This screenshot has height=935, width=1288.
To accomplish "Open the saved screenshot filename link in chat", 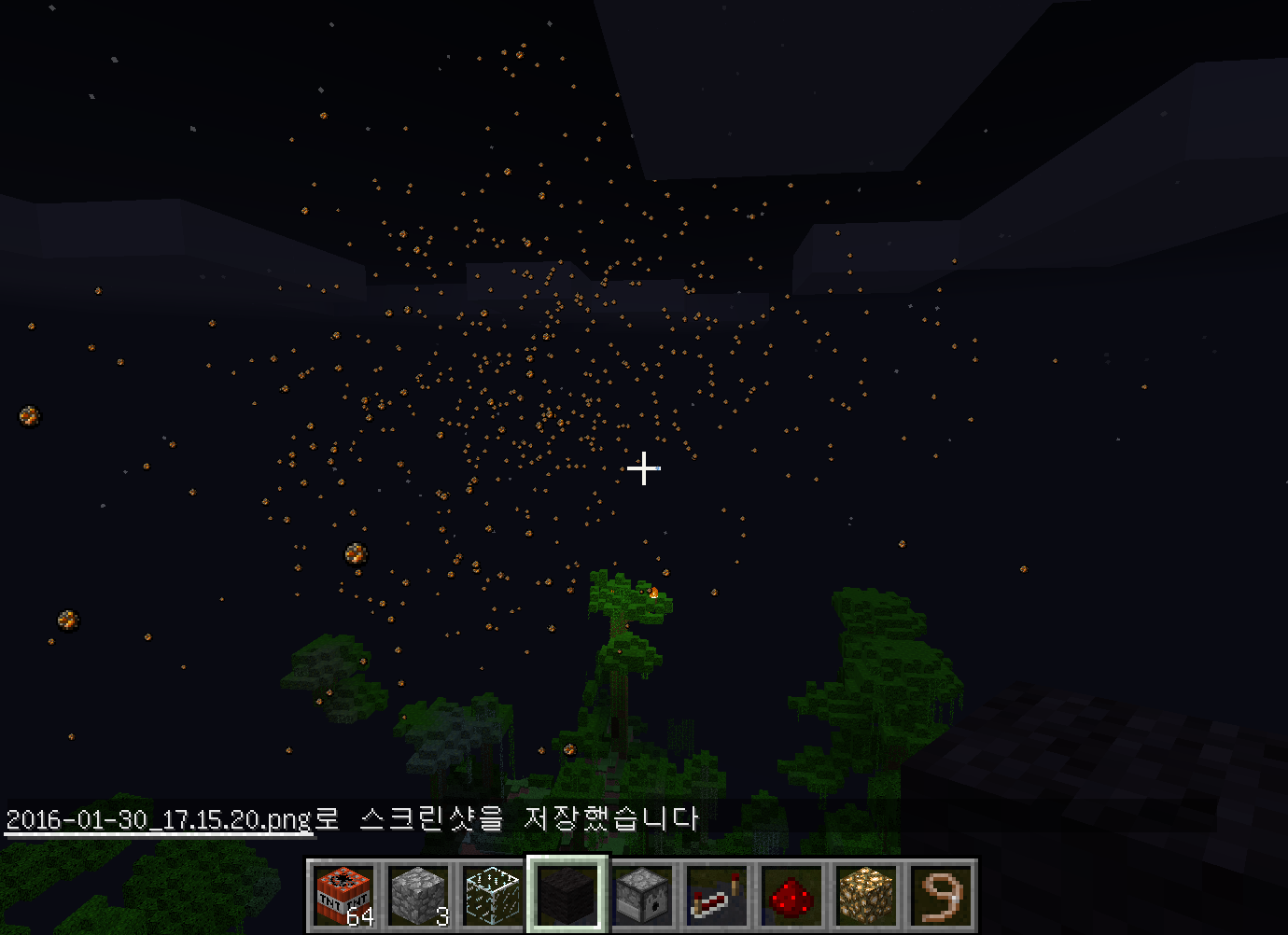I will [159, 819].
